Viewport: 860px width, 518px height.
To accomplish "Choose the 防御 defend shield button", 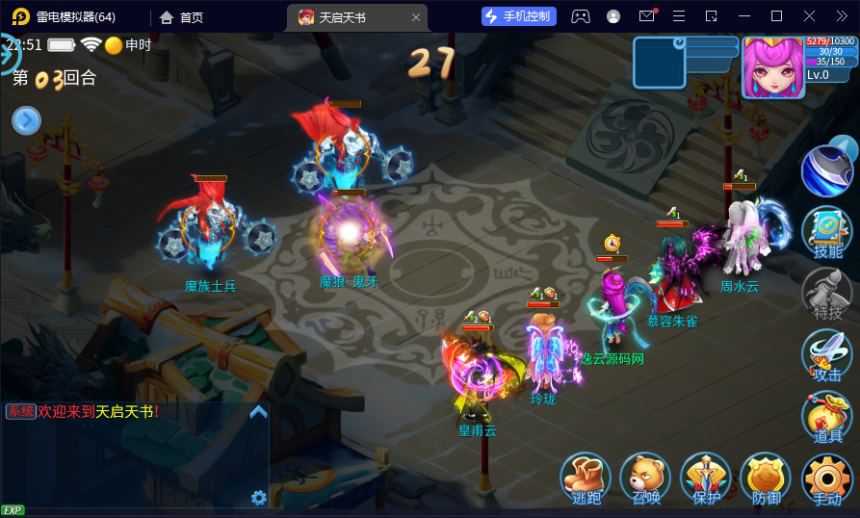I will [766, 478].
